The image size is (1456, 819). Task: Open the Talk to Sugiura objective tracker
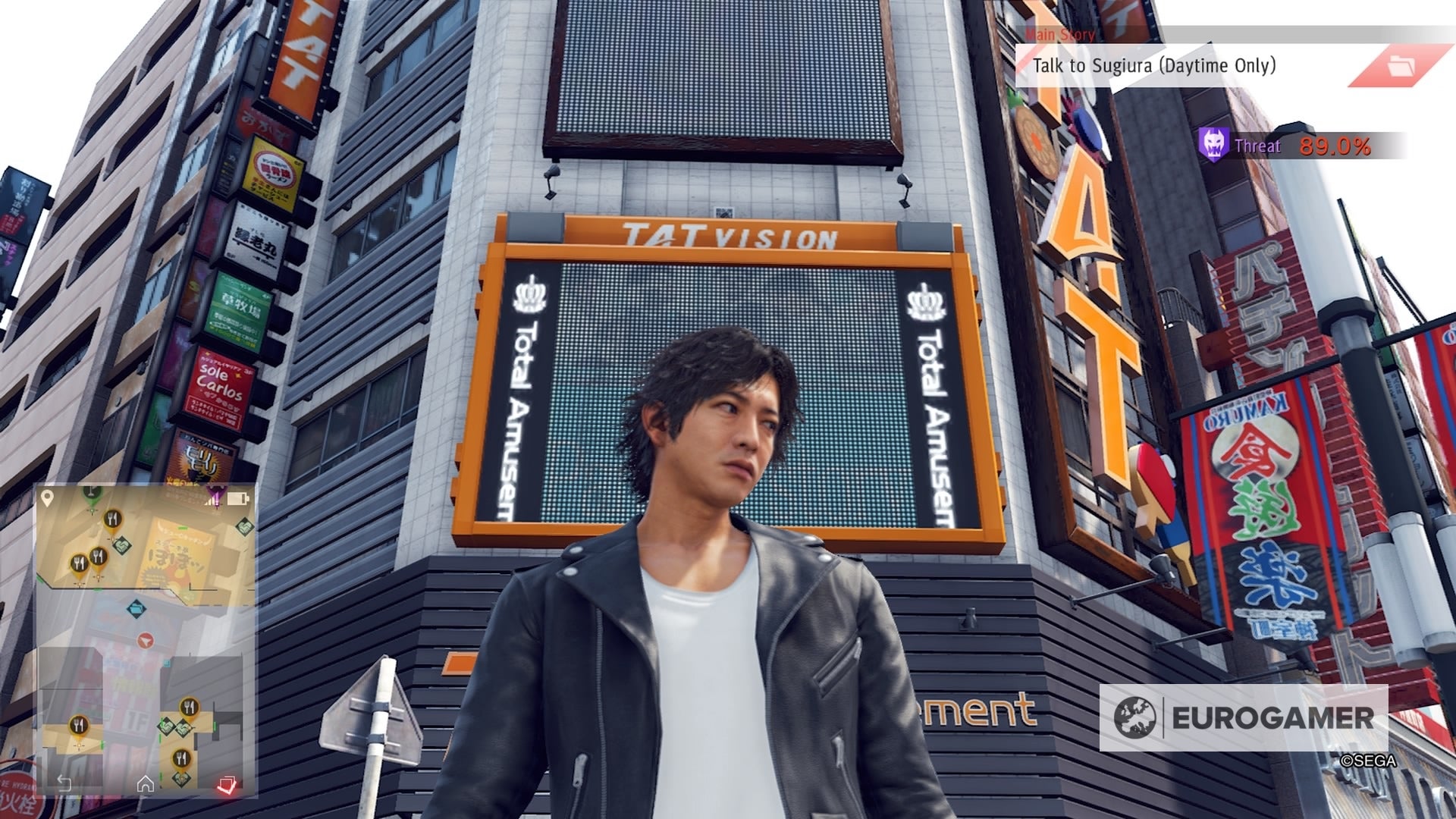coord(1153,66)
